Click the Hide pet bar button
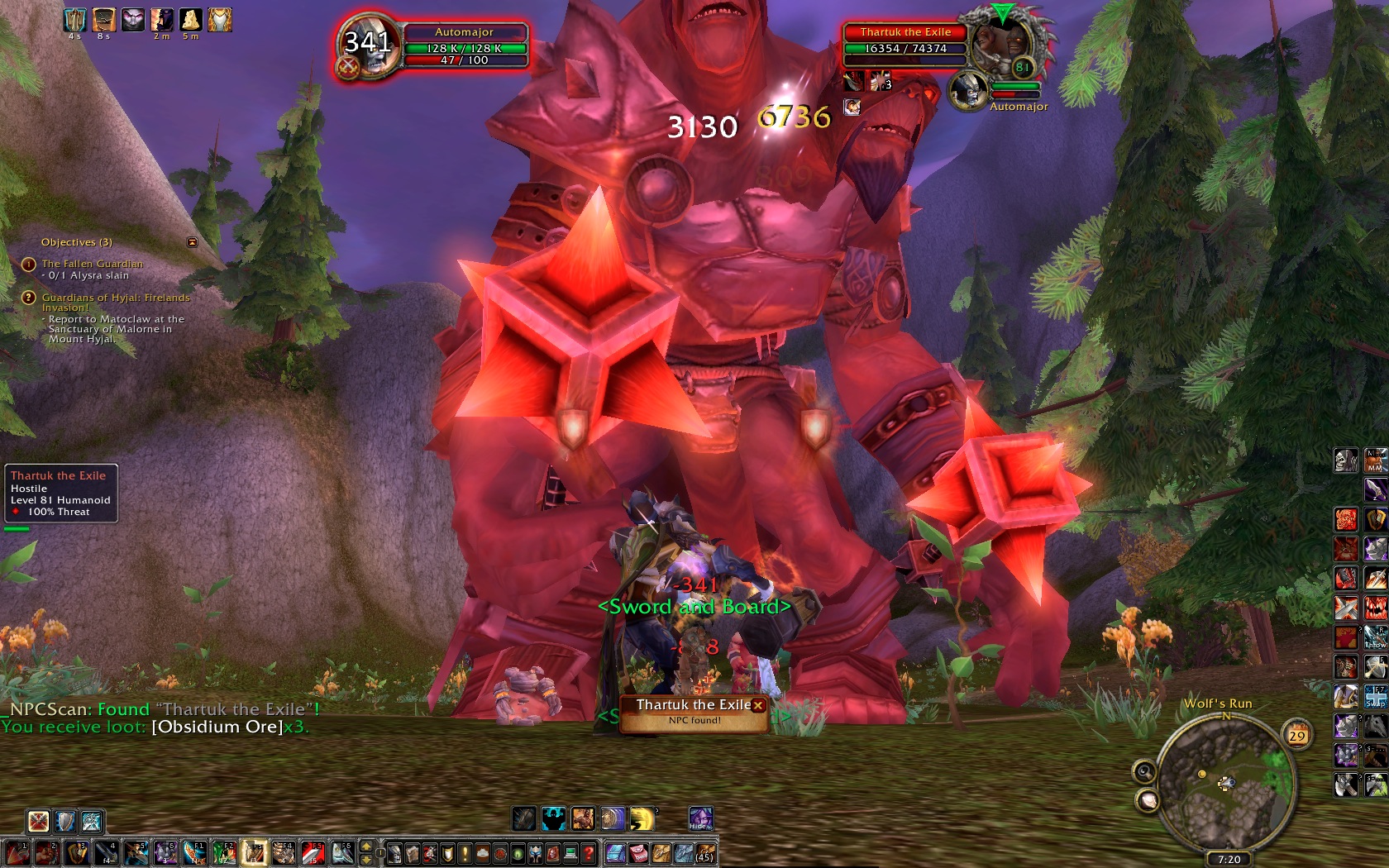The image size is (1389, 868). pos(700,818)
